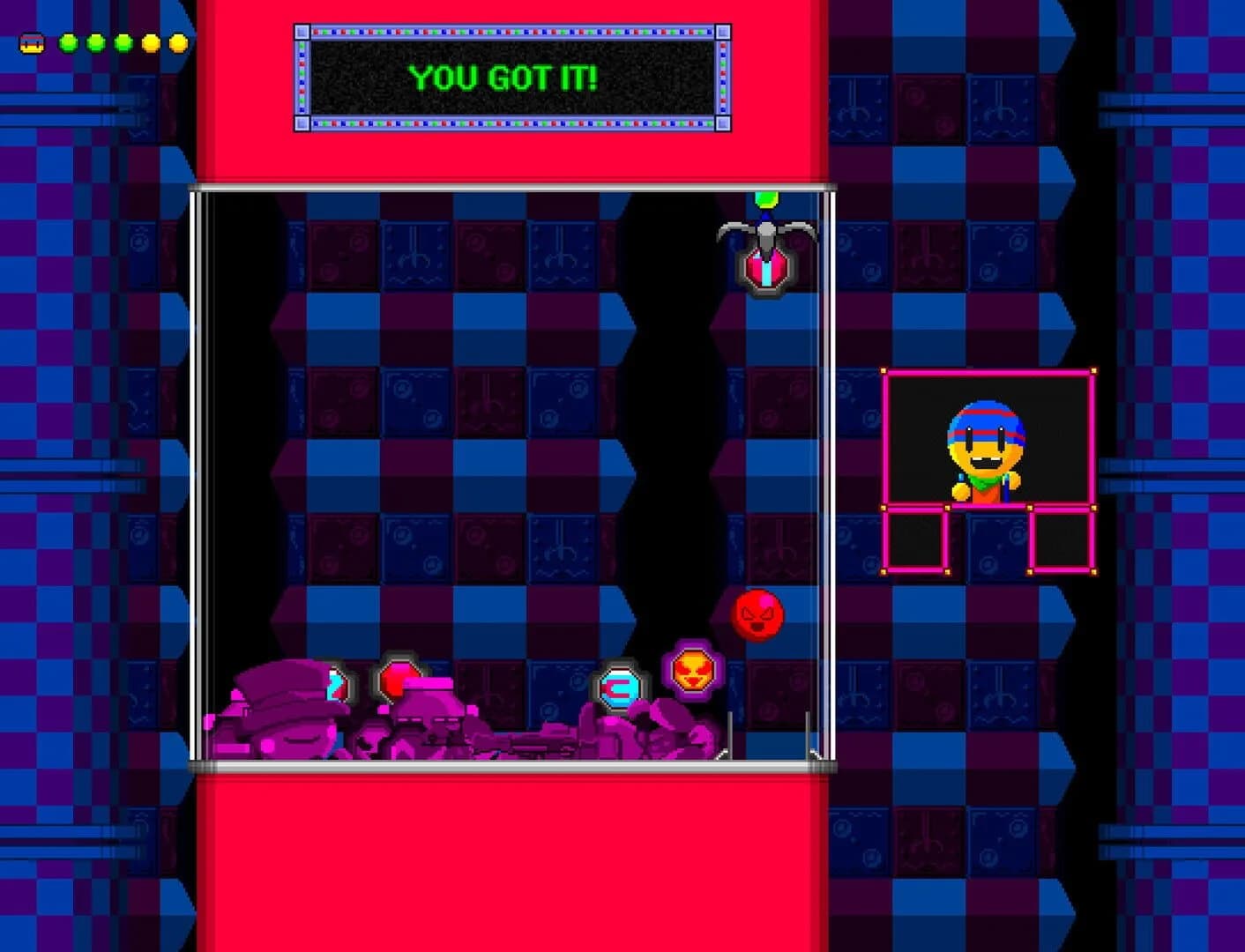Click the cyan magnet hexagon capsule
This screenshot has width=1245, height=952.
[620, 687]
